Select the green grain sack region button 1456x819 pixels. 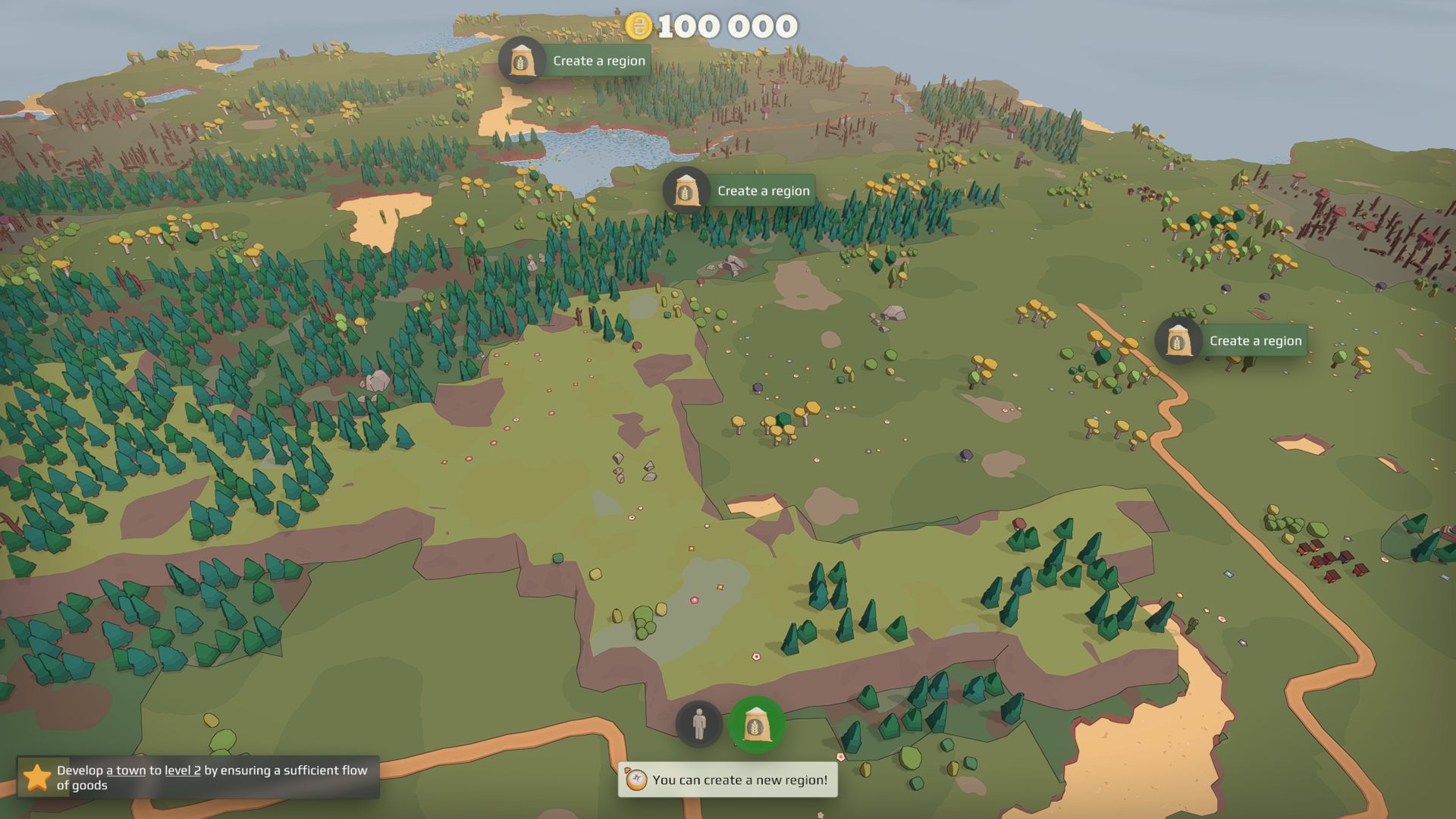pos(756,725)
